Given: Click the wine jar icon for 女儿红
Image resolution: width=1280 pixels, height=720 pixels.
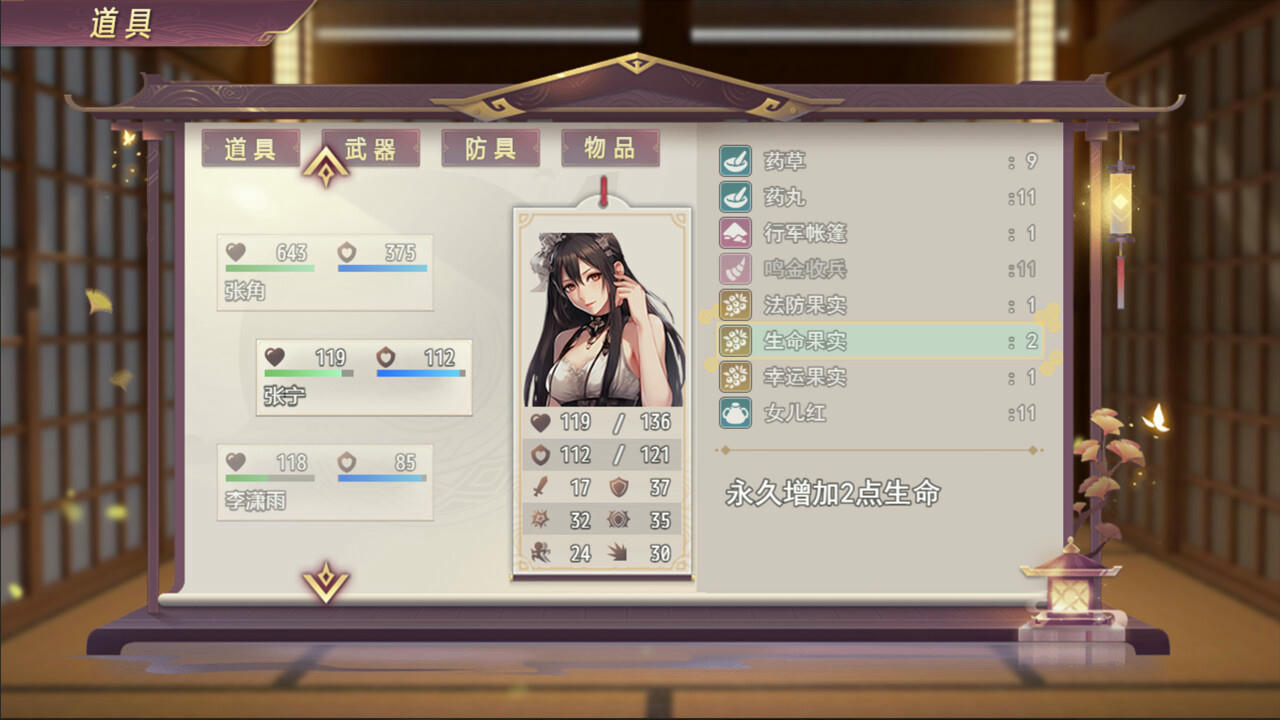Looking at the screenshot, I should (x=734, y=413).
